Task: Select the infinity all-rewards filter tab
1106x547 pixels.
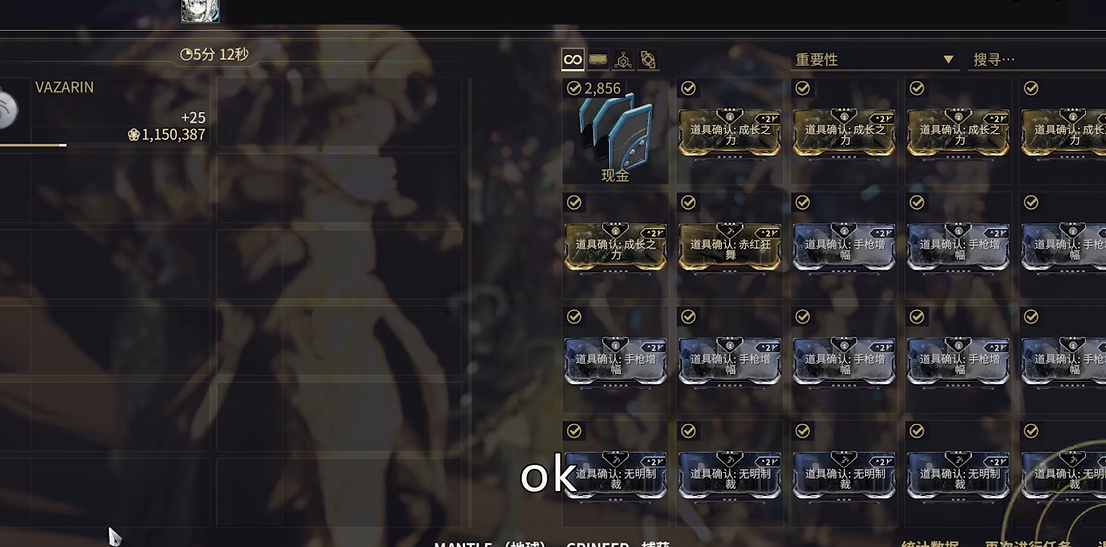Action: [x=572, y=60]
